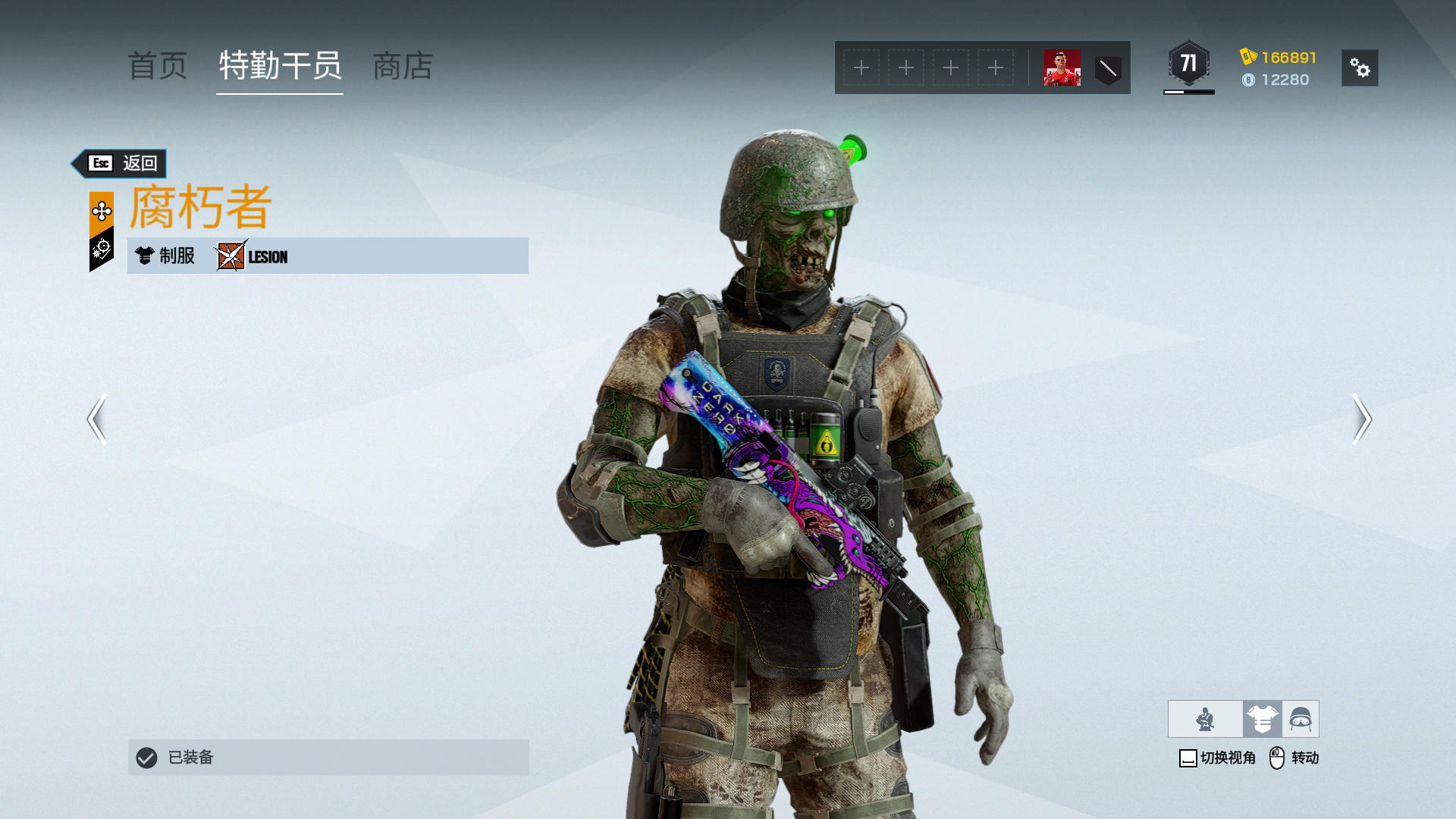Open the gear settings menu
Viewport: 1456px width, 819px height.
tap(1359, 68)
